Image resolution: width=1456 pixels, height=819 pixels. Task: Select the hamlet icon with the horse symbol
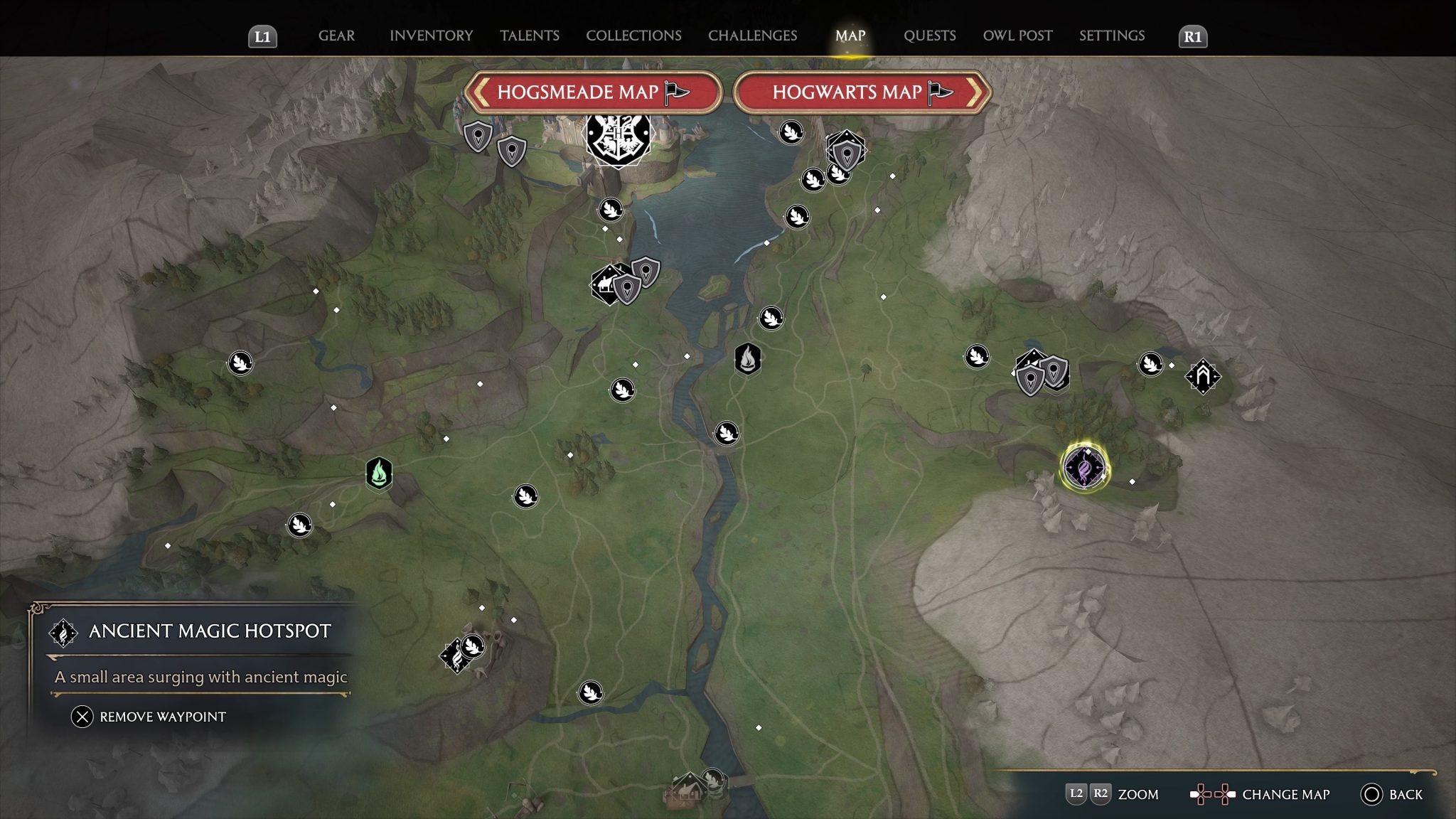(x=608, y=284)
